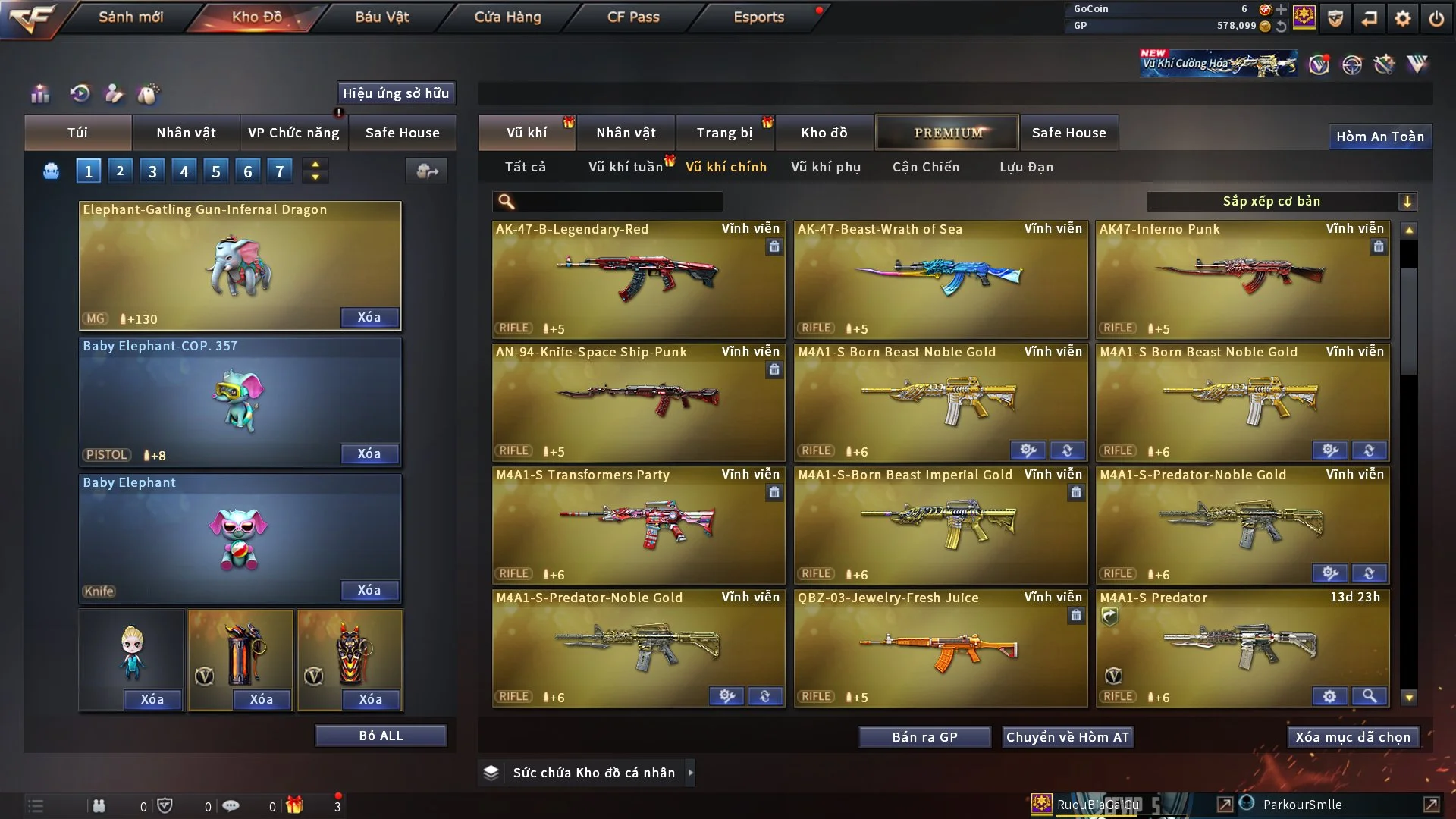Image resolution: width=1456 pixels, height=819 pixels.
Task: Click the weapon search field
Action: click(x=618, y=202)
